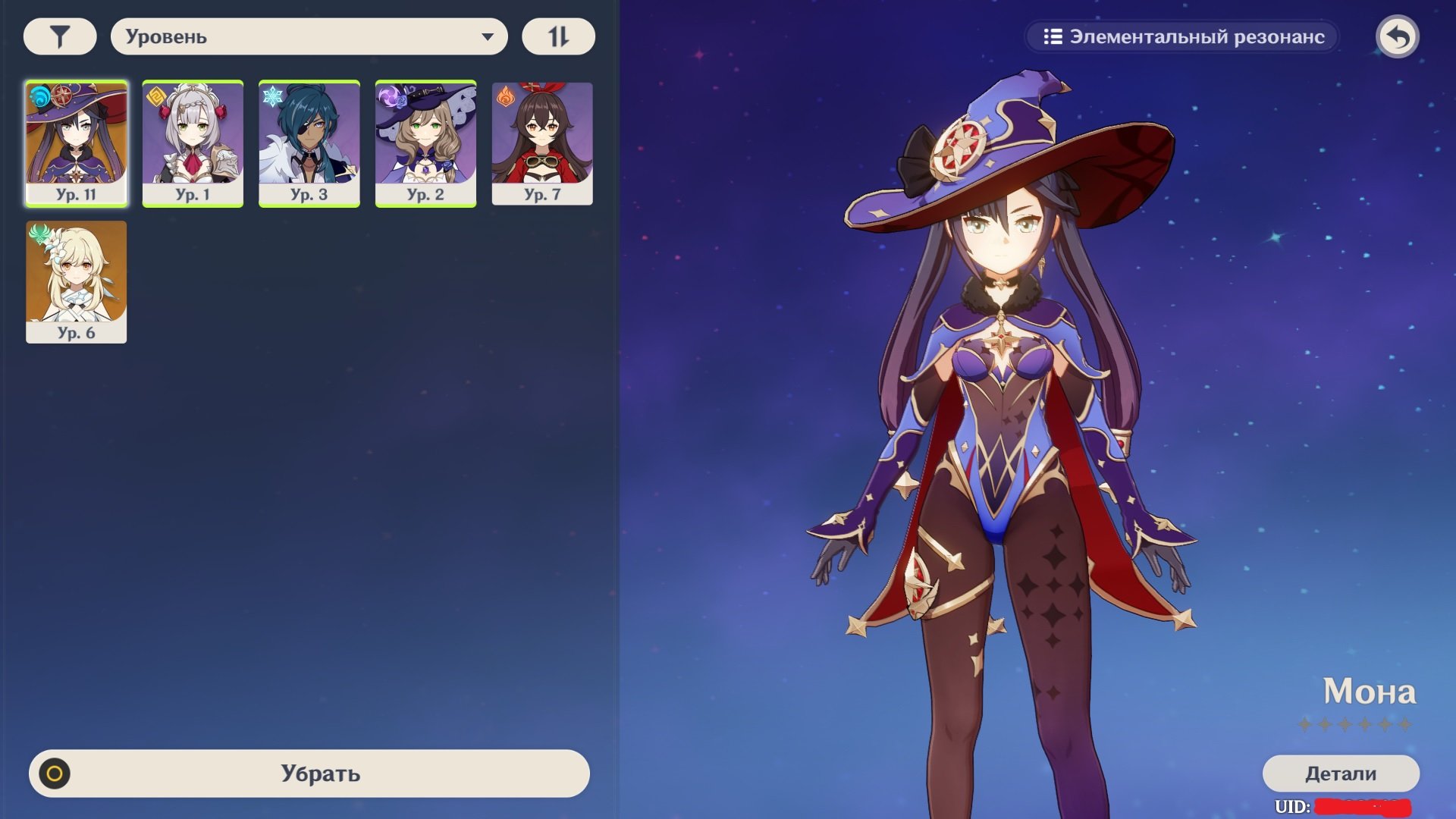Go back with the return arrow button
Image resolution: width=1456 pixels, height=819 pixels.
(x=1397, y=36)
